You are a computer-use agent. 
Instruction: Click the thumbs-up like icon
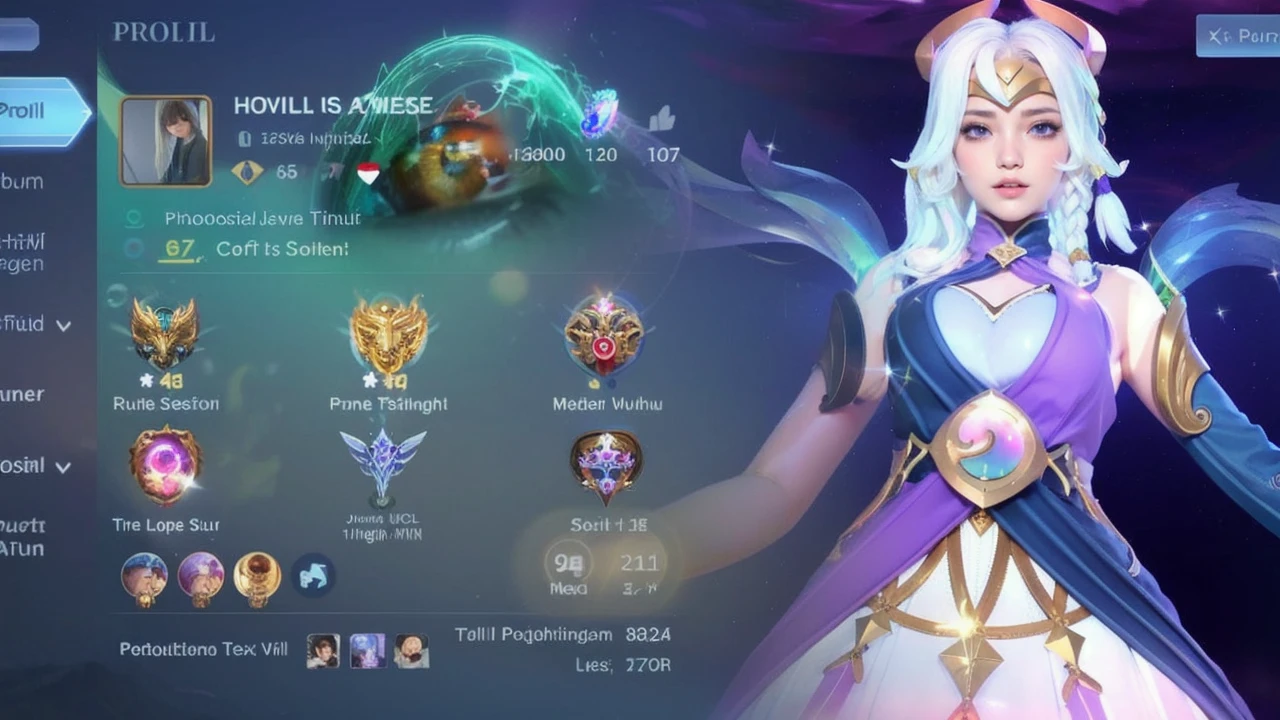pyautogui.click(x=661, y=120)
